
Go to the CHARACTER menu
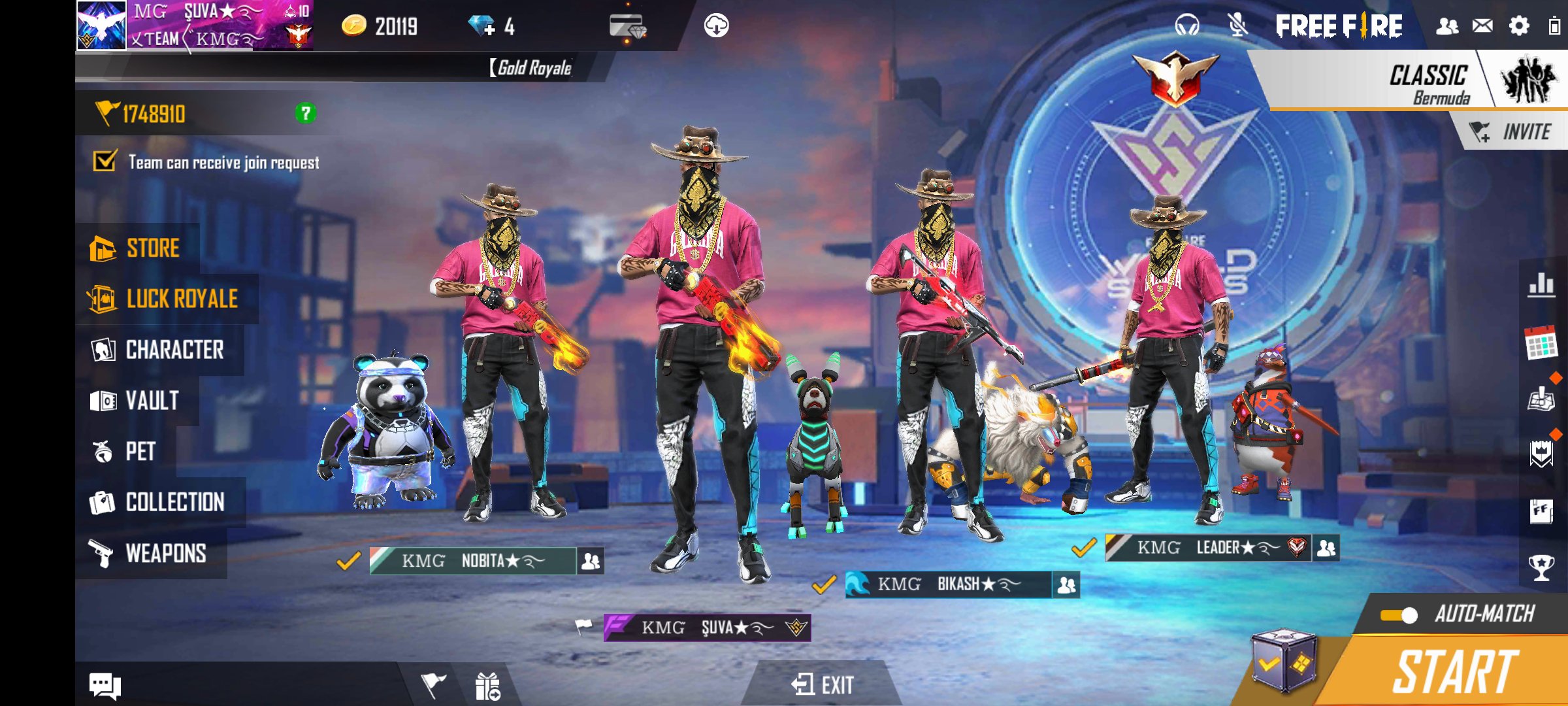(x=159, y=350)
